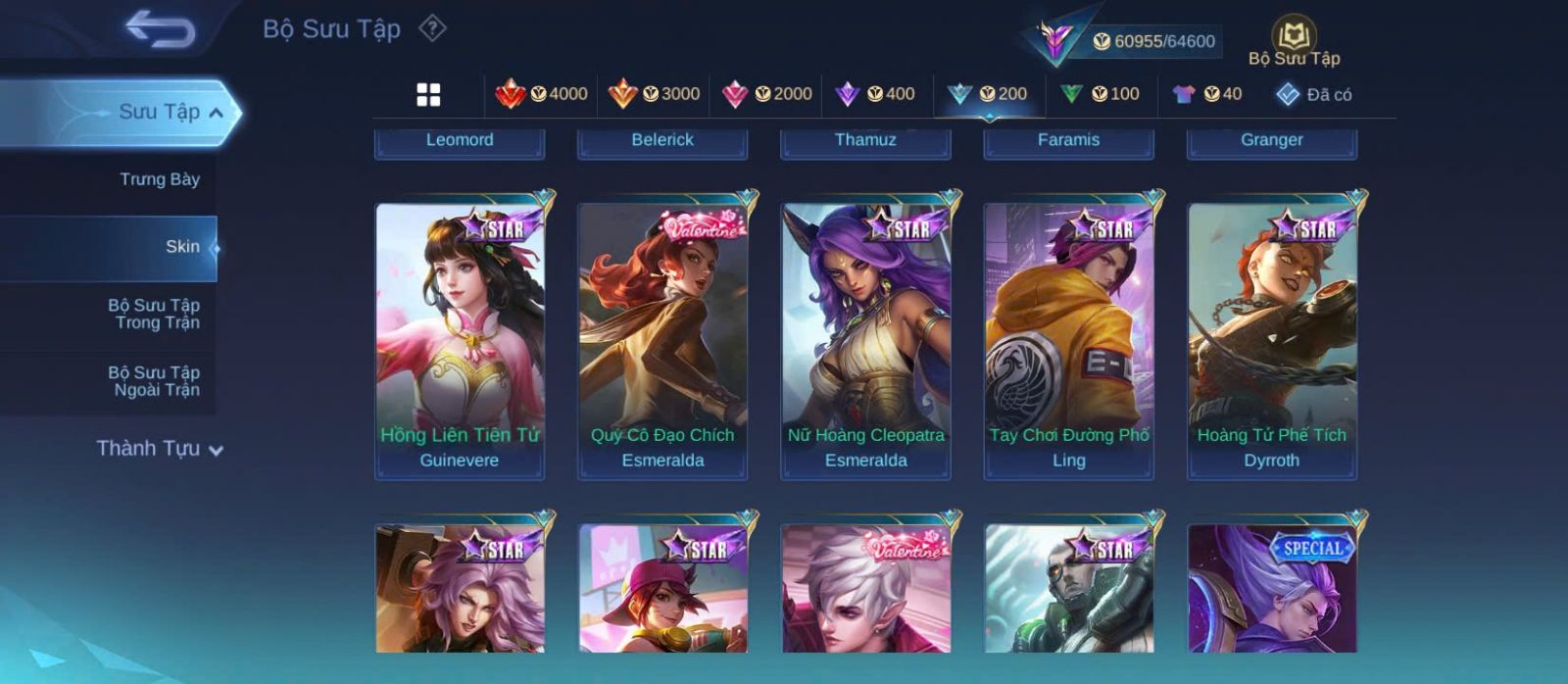1568x684 pixels.
Task: Open the Trưng Bày menu entry
Action: (159, 179)
